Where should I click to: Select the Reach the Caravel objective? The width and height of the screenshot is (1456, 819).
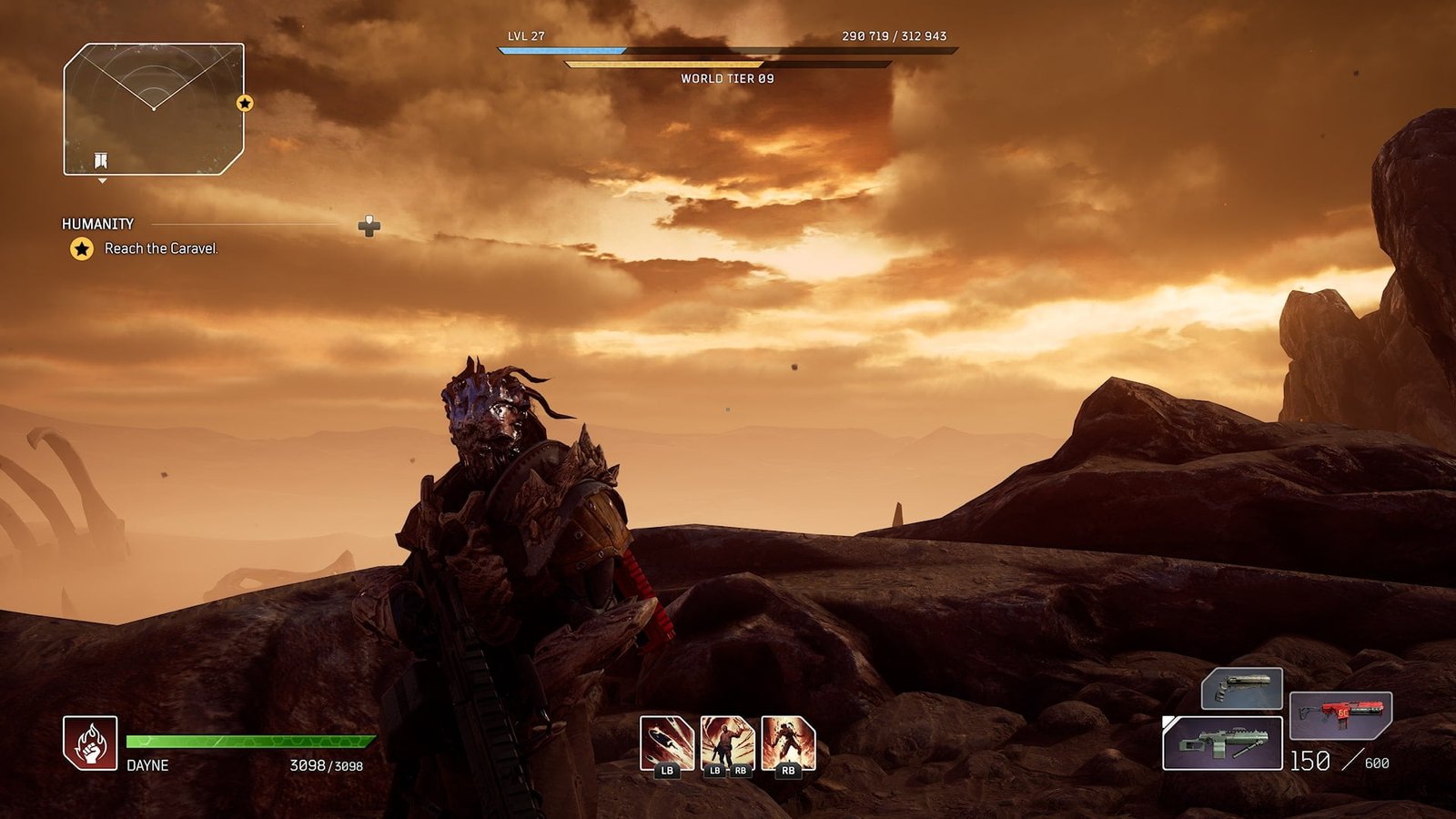(160, 248)
